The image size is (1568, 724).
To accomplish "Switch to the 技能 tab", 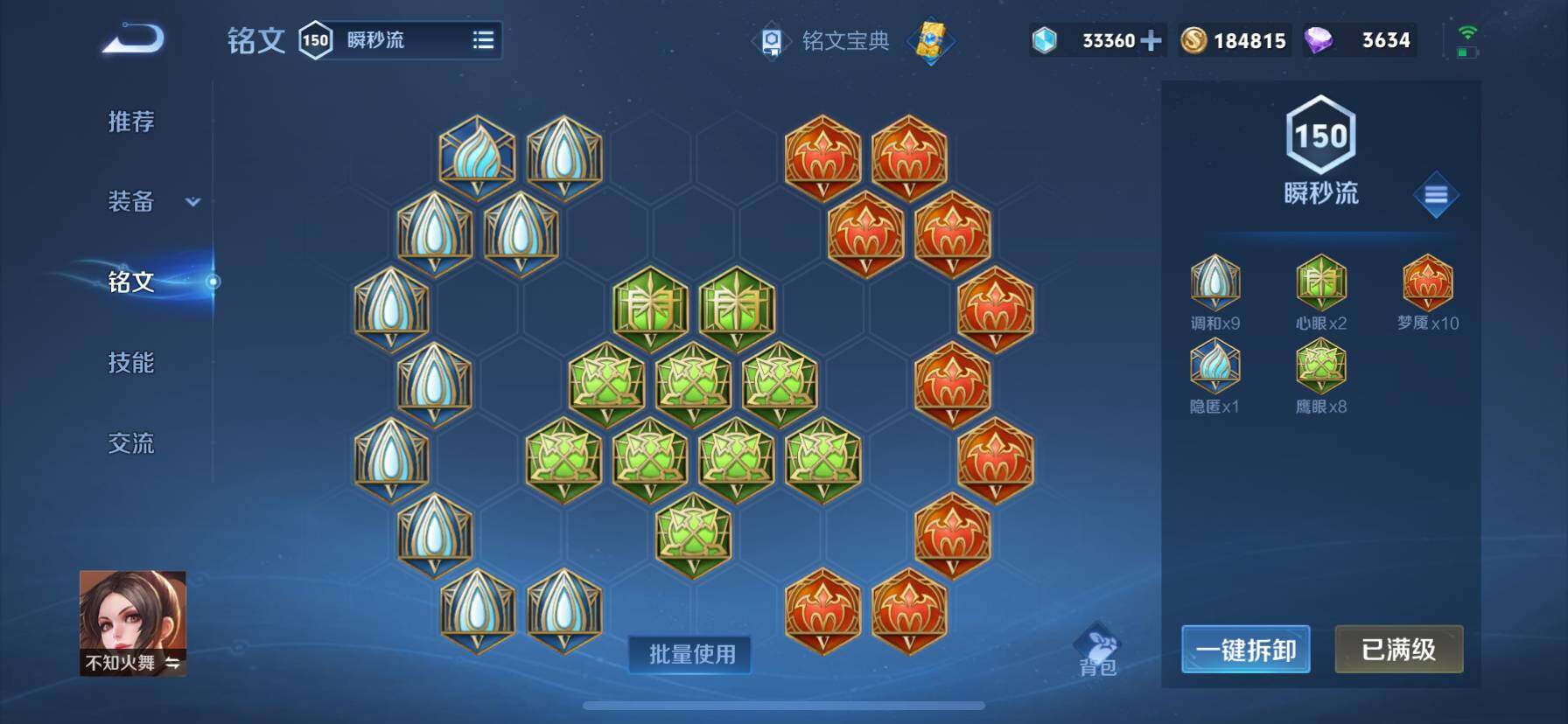I will [131, 362].
